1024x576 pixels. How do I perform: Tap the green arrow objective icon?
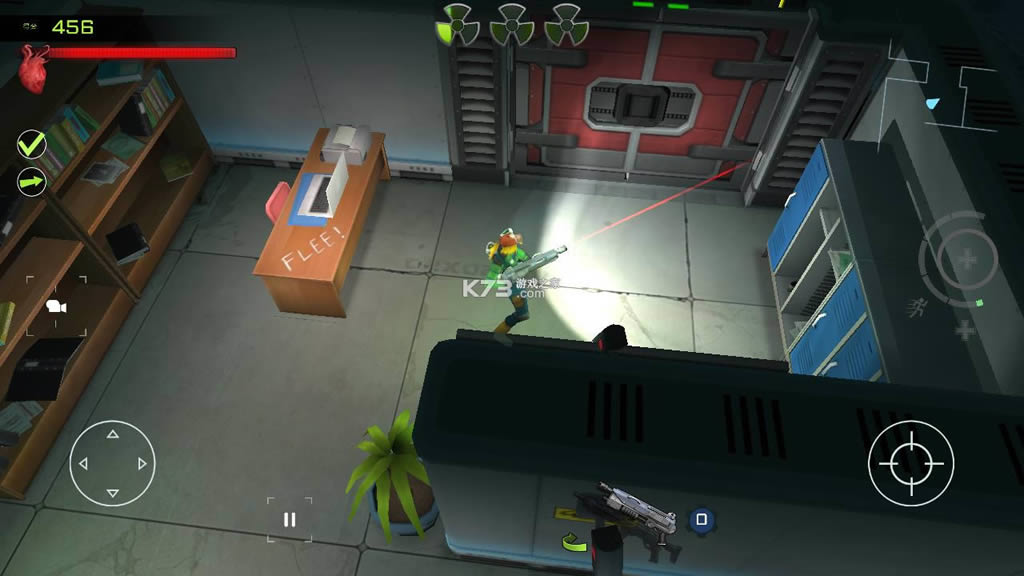coord(32,182)
